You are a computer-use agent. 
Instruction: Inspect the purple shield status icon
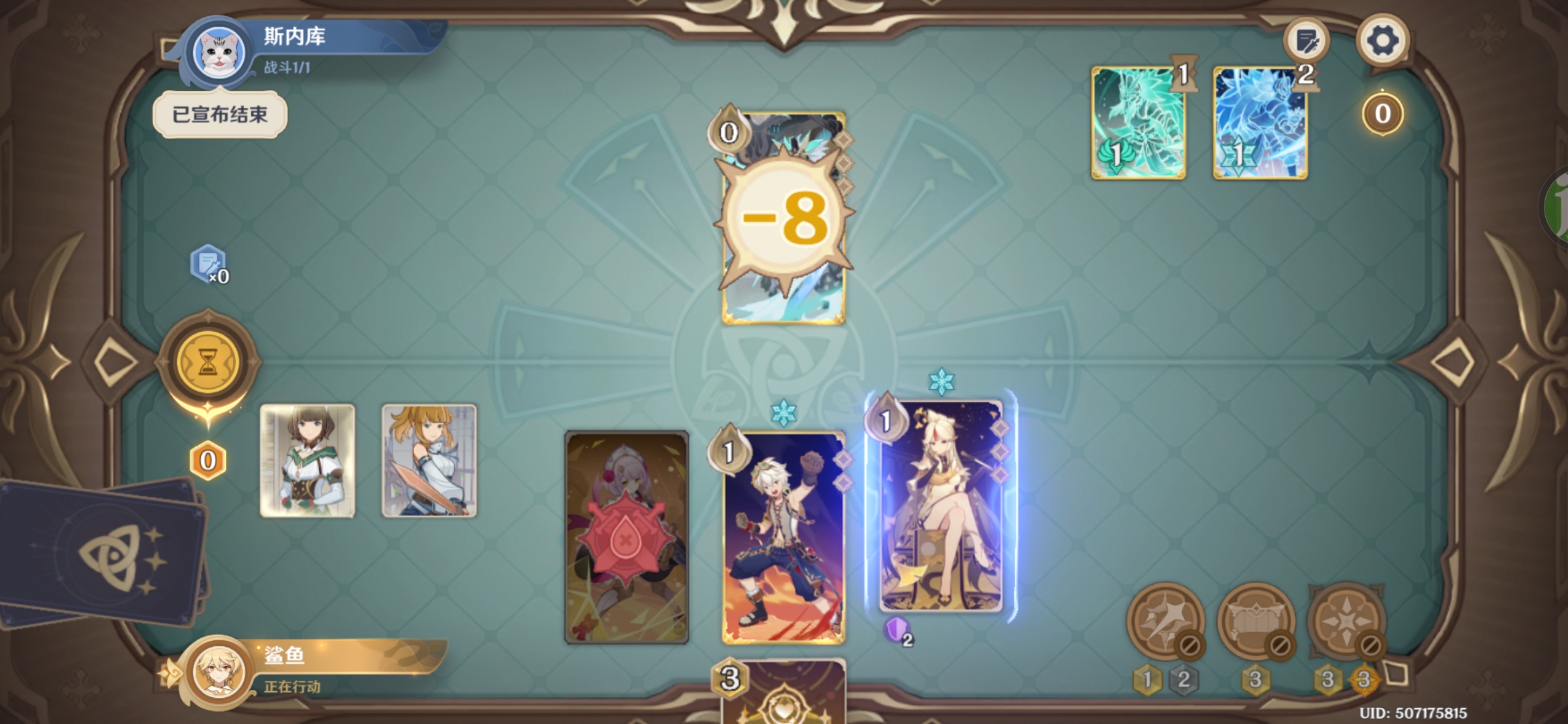(897, 630)
